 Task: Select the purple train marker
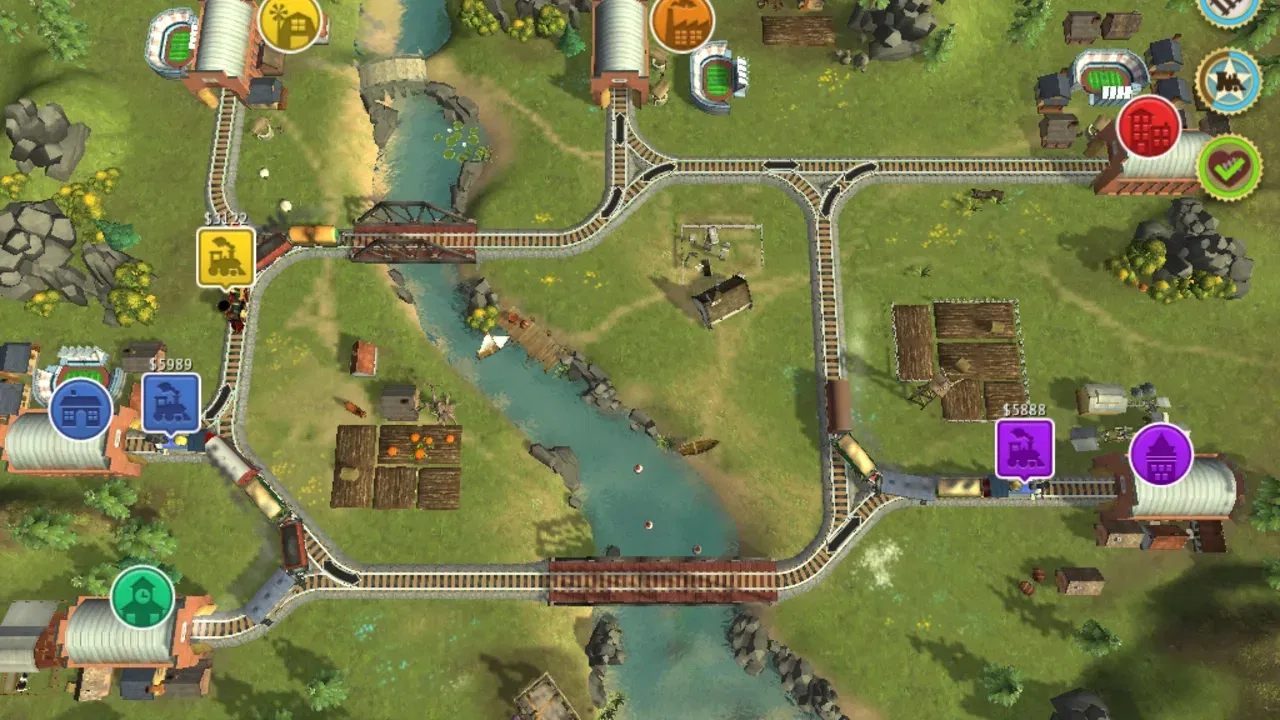(1025, 449)
